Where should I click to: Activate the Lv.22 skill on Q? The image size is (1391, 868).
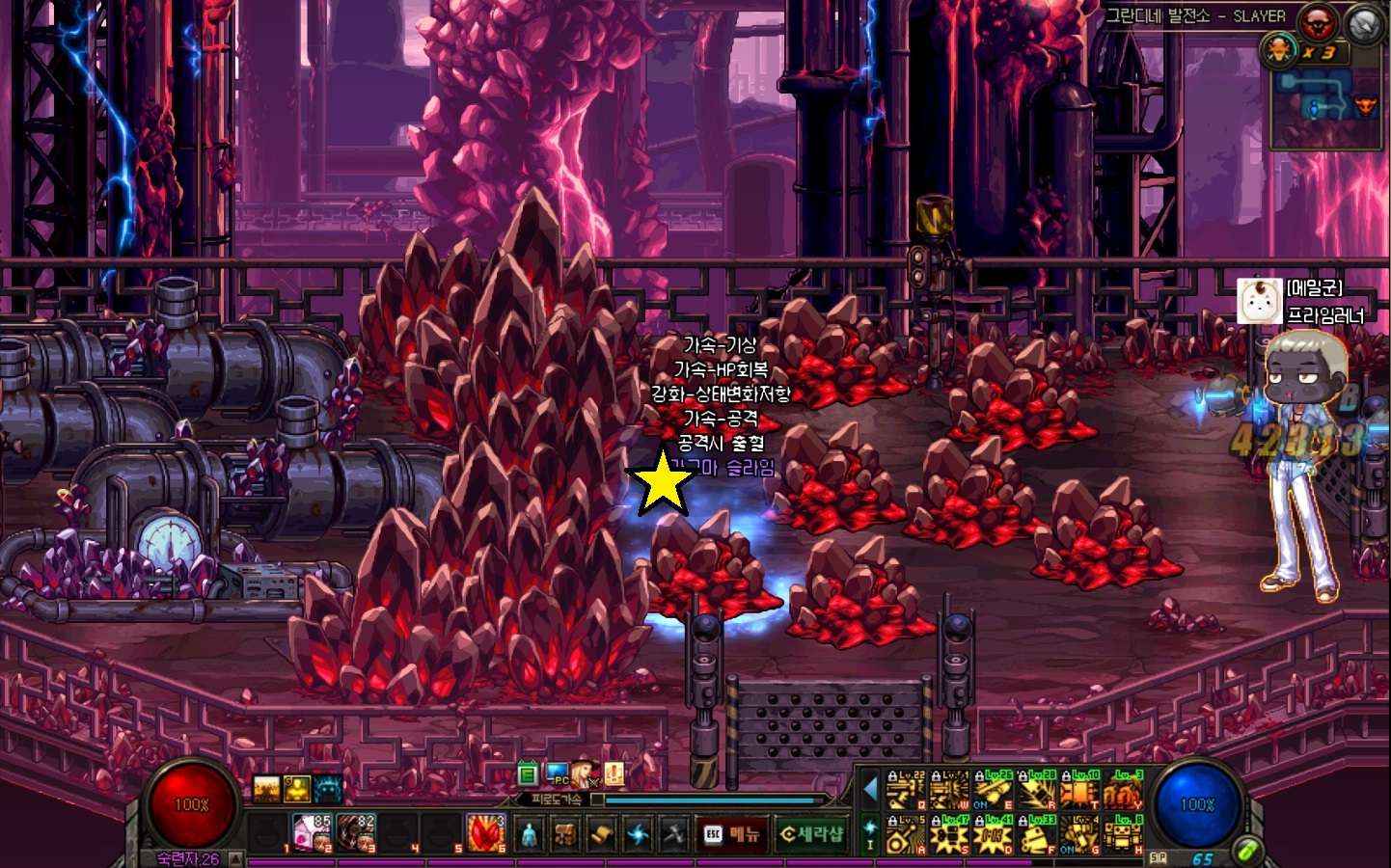pos(906,791)
